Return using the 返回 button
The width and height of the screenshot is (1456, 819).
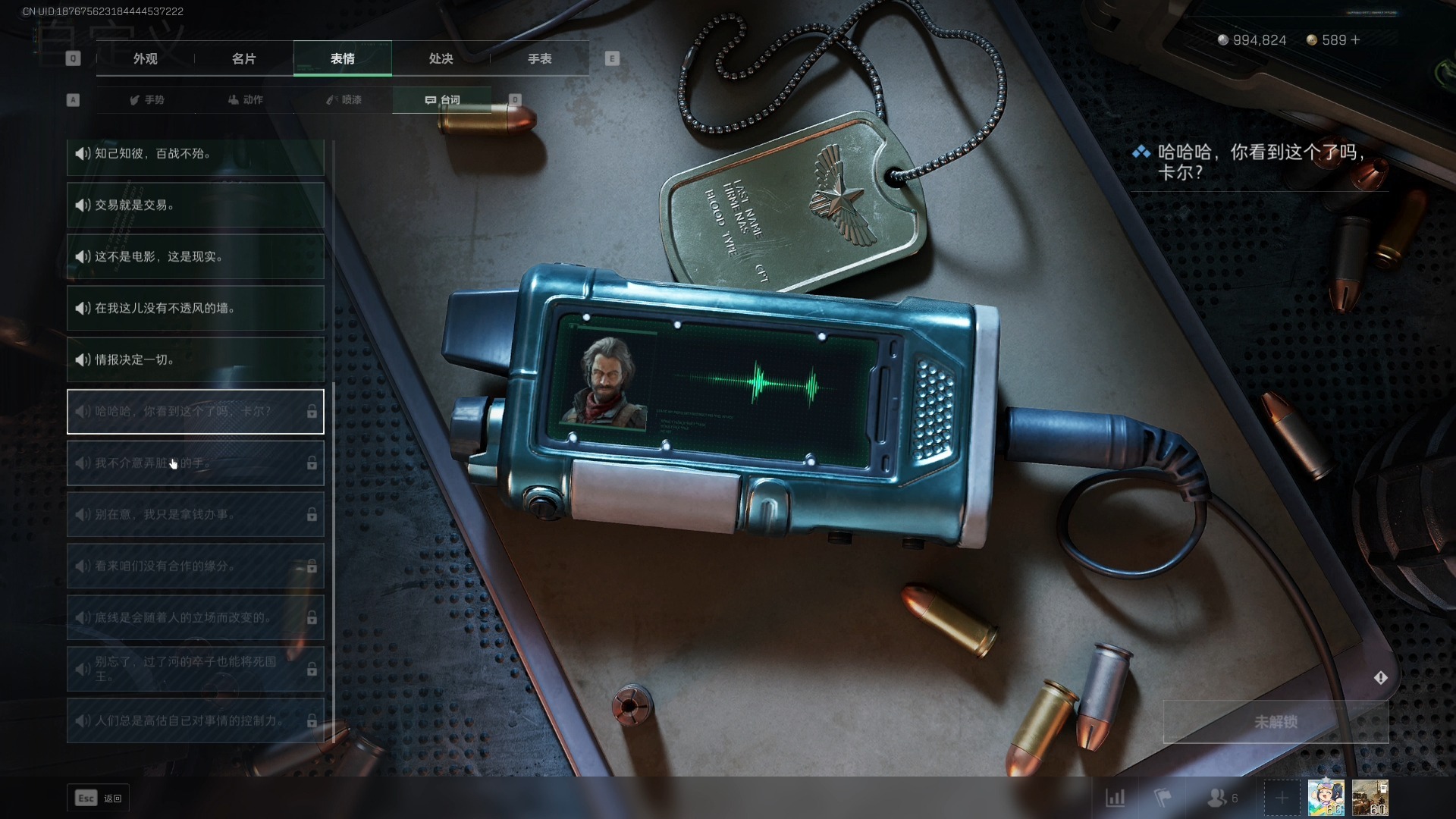click(x=98, y=798)
